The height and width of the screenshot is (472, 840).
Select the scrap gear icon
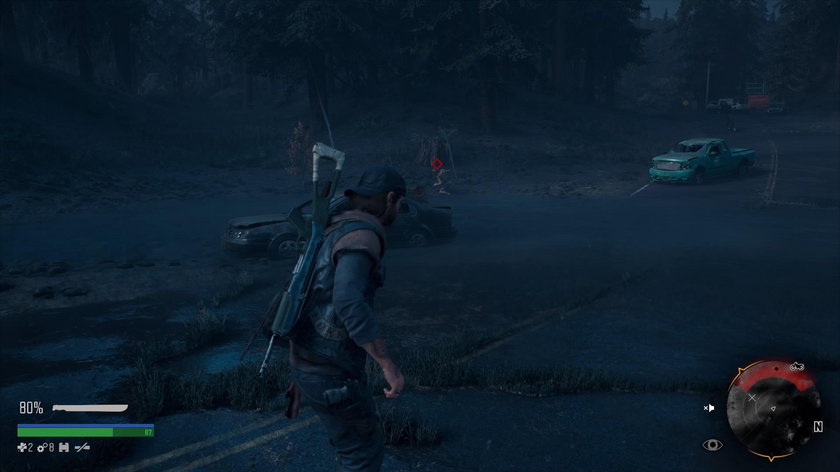42,446
